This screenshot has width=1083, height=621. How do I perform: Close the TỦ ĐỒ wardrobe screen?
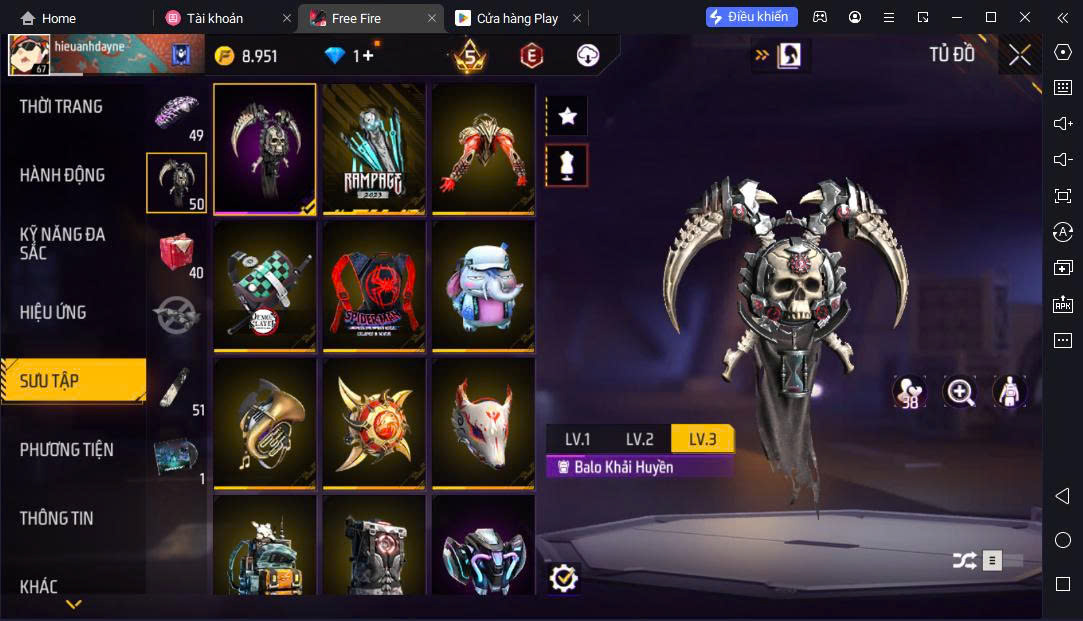pyautogui.click(x=1019, y=55)
